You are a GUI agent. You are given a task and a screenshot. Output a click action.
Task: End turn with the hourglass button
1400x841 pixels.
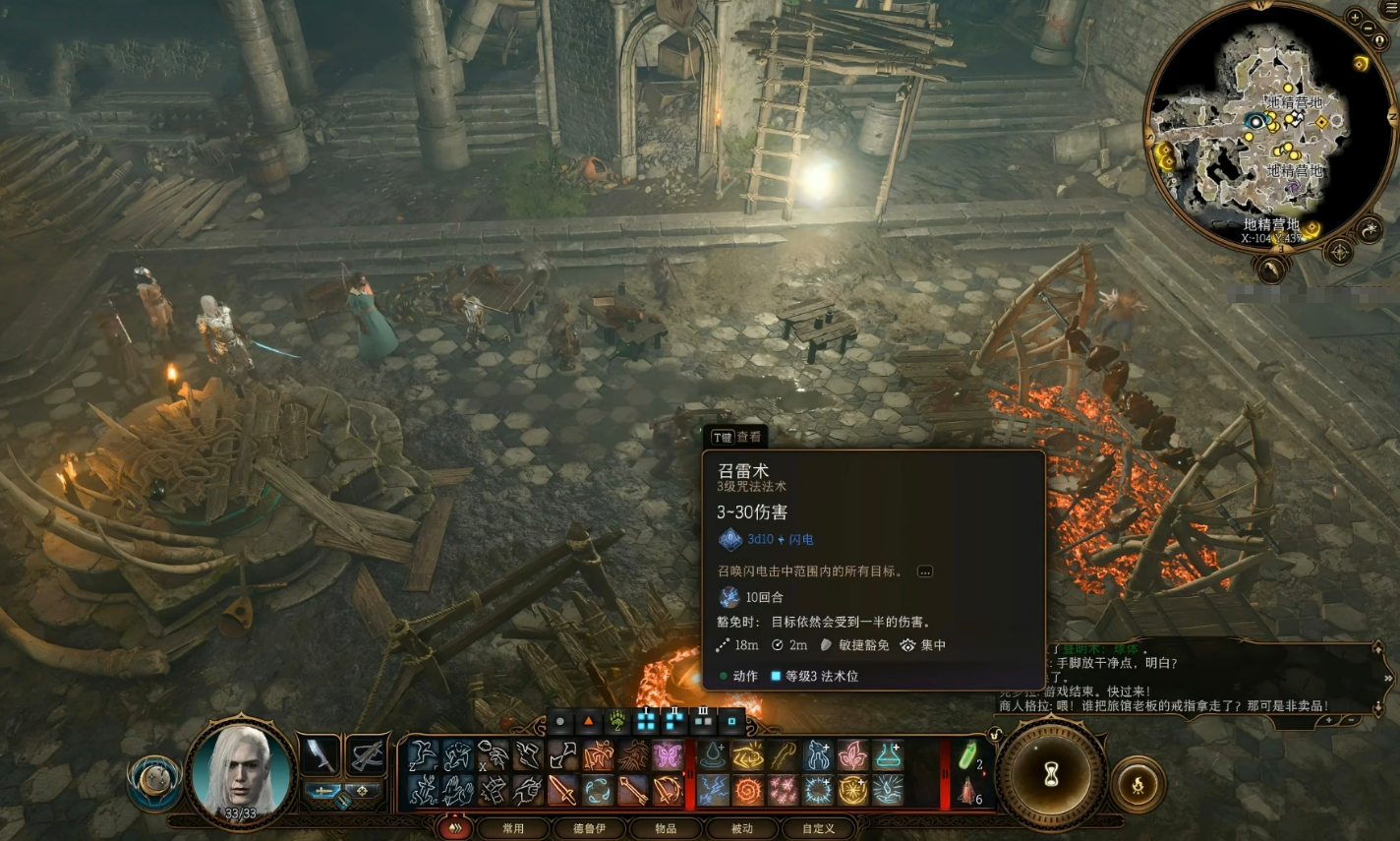coord(1051,774)
